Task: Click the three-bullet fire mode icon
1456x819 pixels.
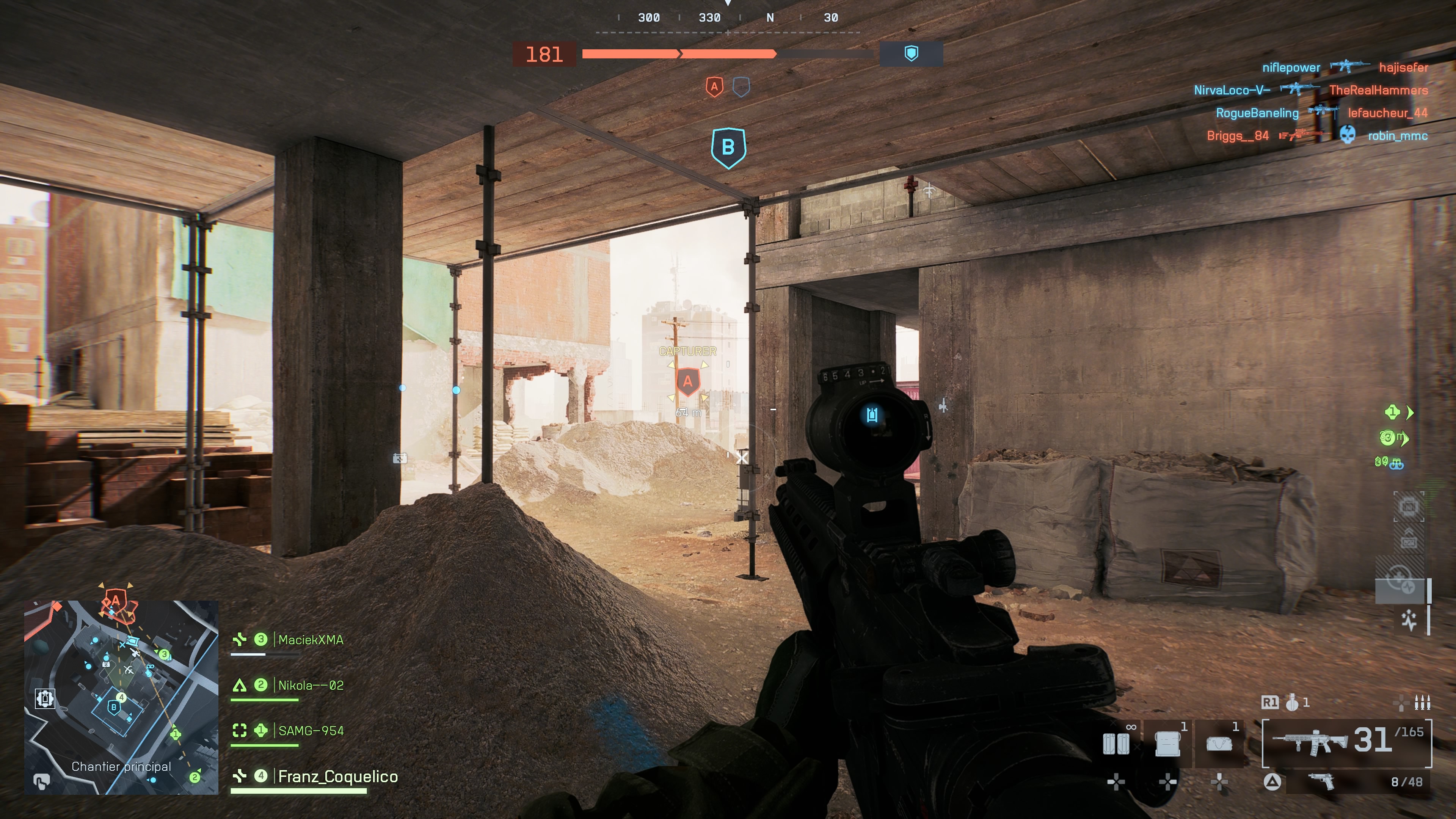Action: pos(1422,703)
